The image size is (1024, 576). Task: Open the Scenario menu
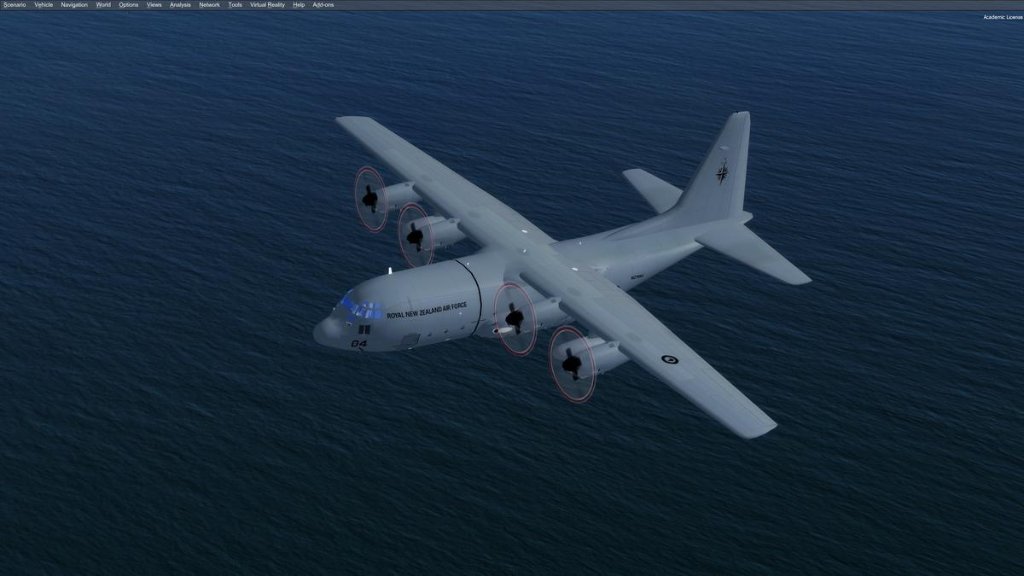tap(14, 5)
